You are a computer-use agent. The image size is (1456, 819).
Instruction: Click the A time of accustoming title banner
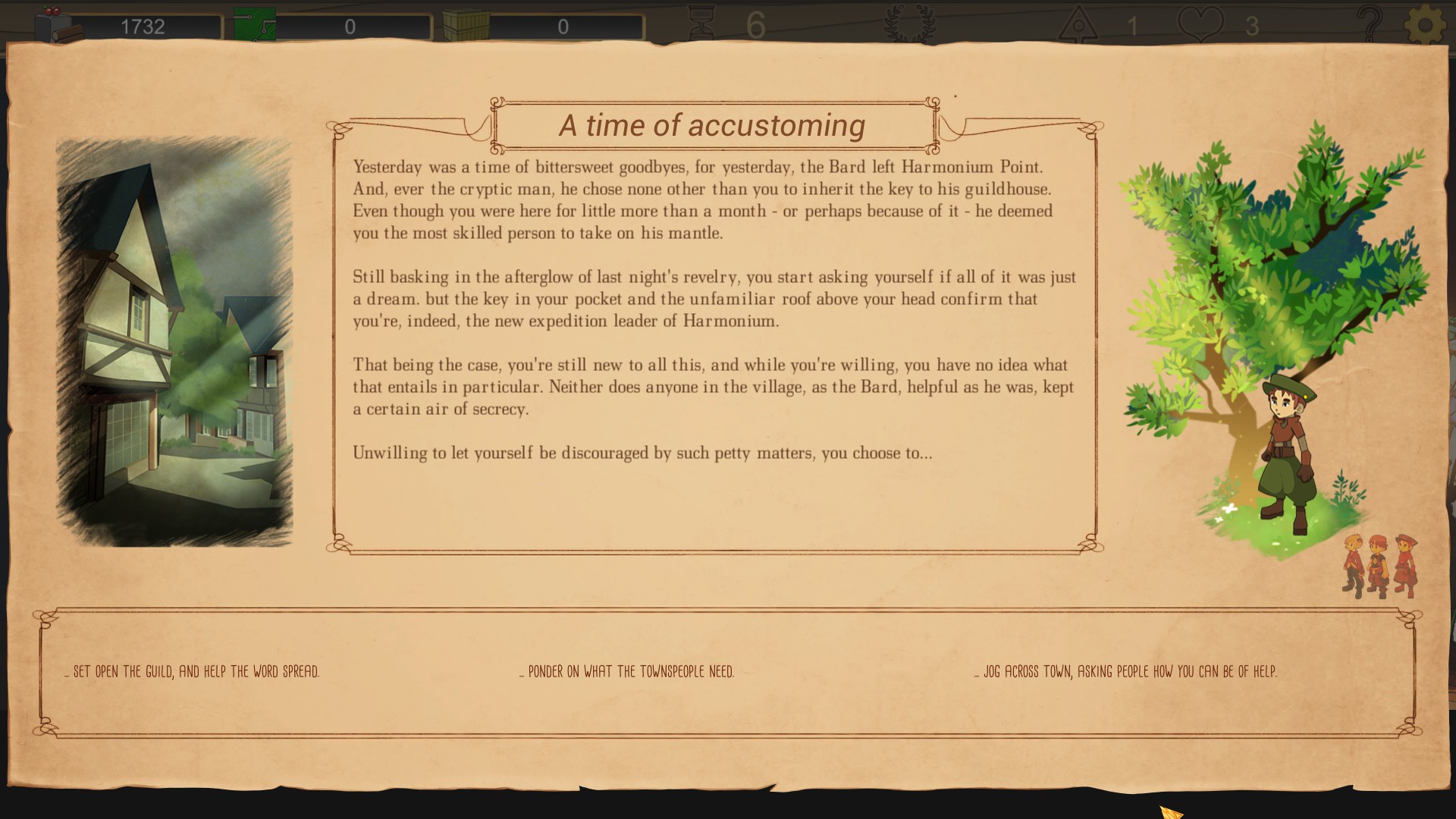pos(714,125)
